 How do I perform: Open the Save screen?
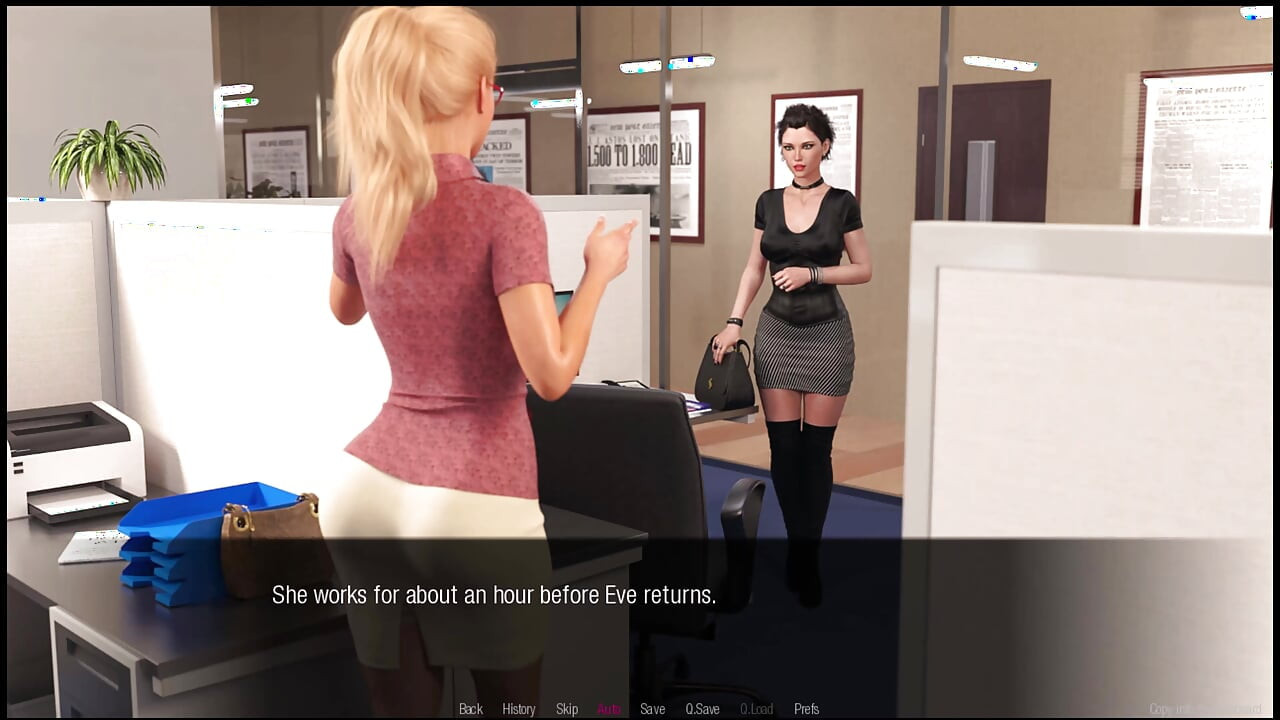(652, 708)
